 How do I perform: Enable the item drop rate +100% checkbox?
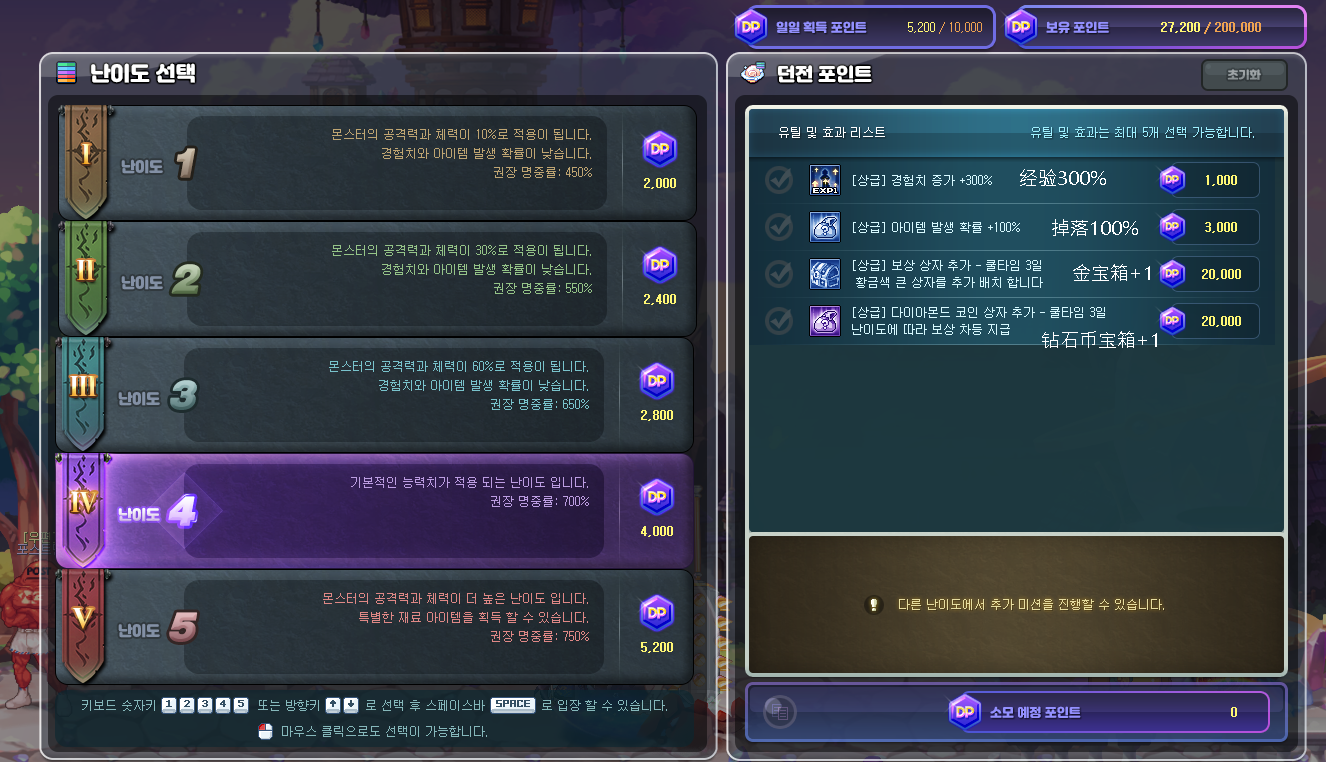click(x=779, y=227)
